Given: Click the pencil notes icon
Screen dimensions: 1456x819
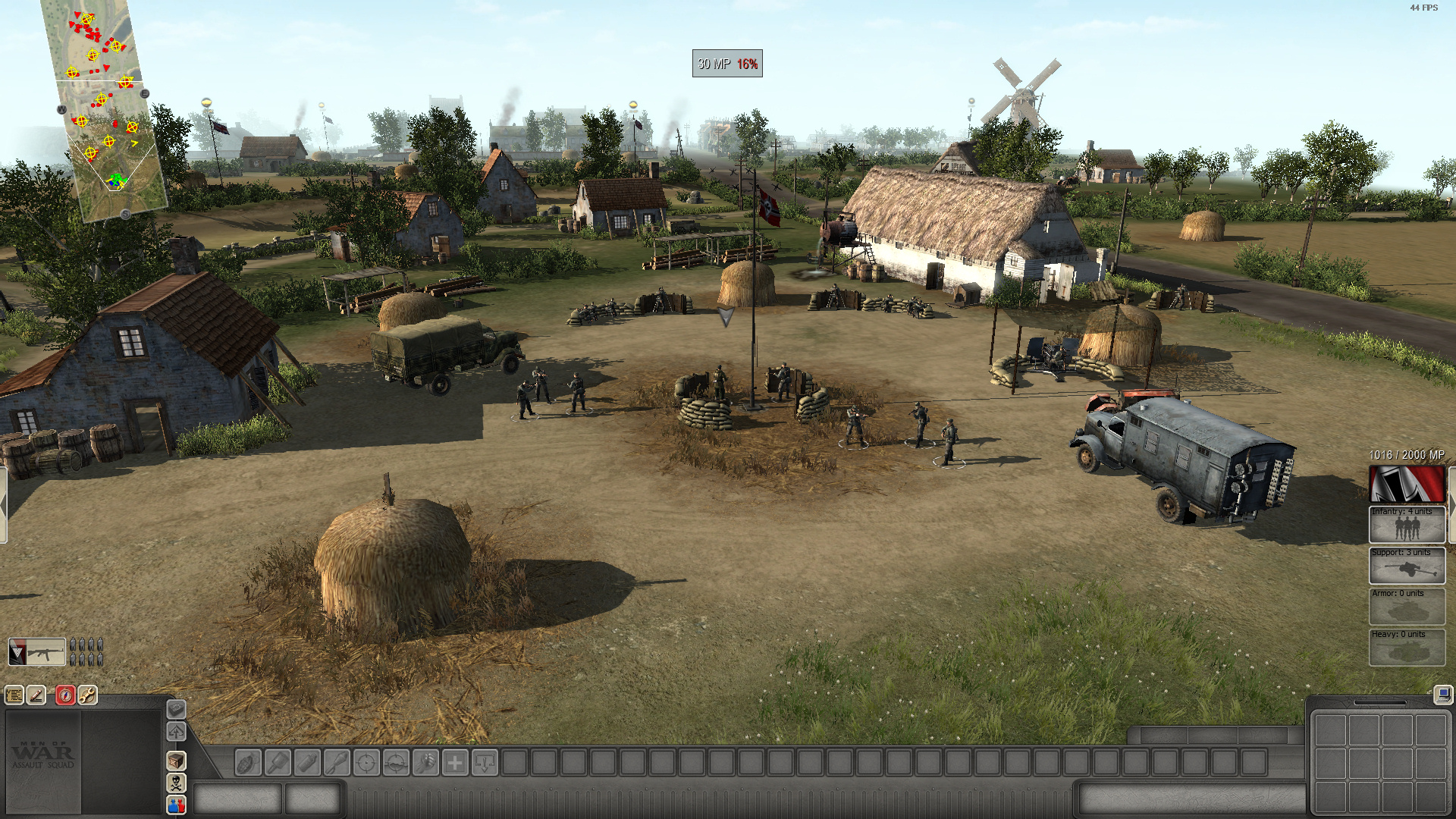Looking at the screenshot, I should tap(36, 695).
